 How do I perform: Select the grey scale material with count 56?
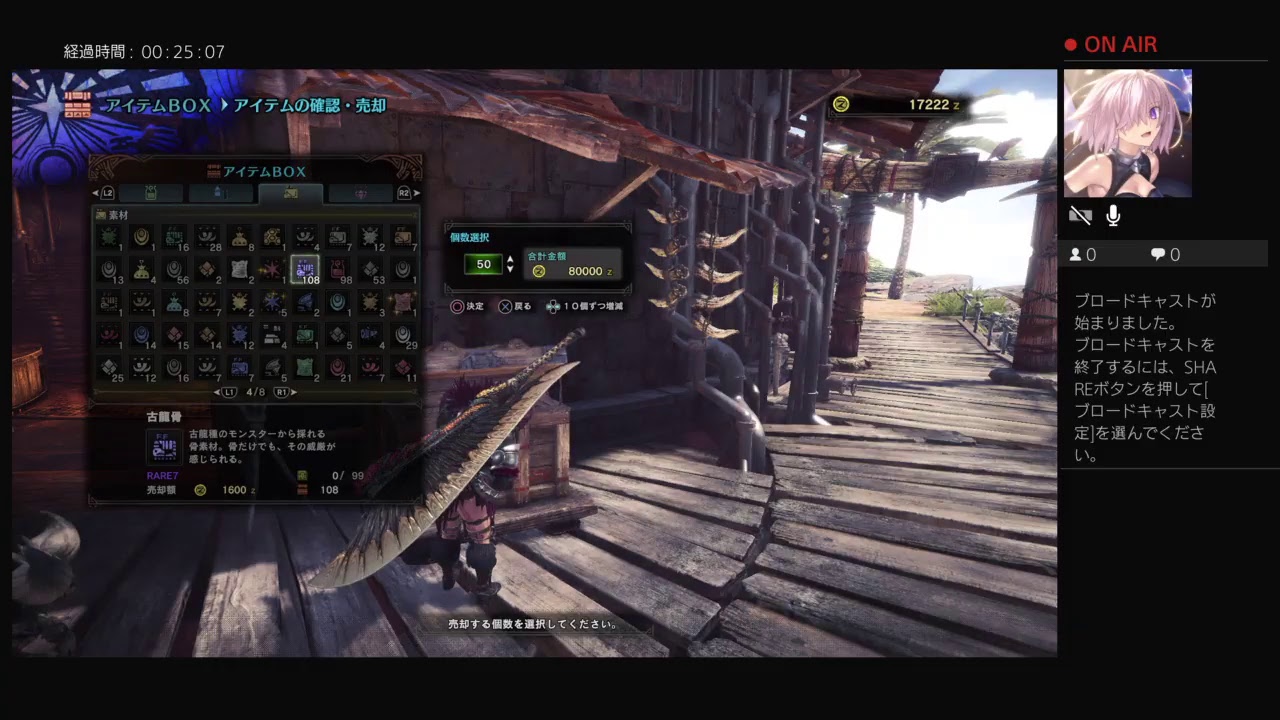[174, 268]
